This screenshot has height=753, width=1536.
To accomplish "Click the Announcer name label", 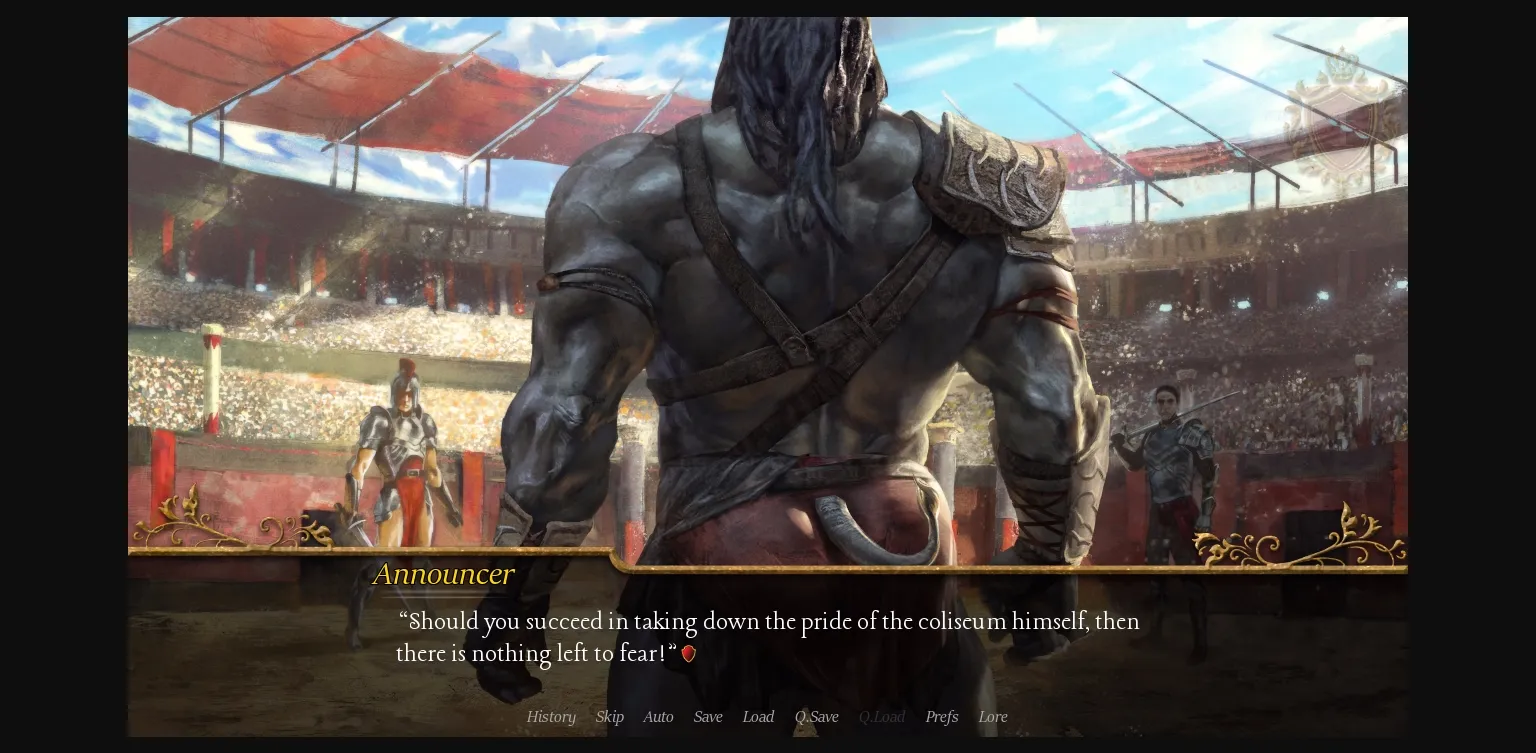I will (443, 574).
